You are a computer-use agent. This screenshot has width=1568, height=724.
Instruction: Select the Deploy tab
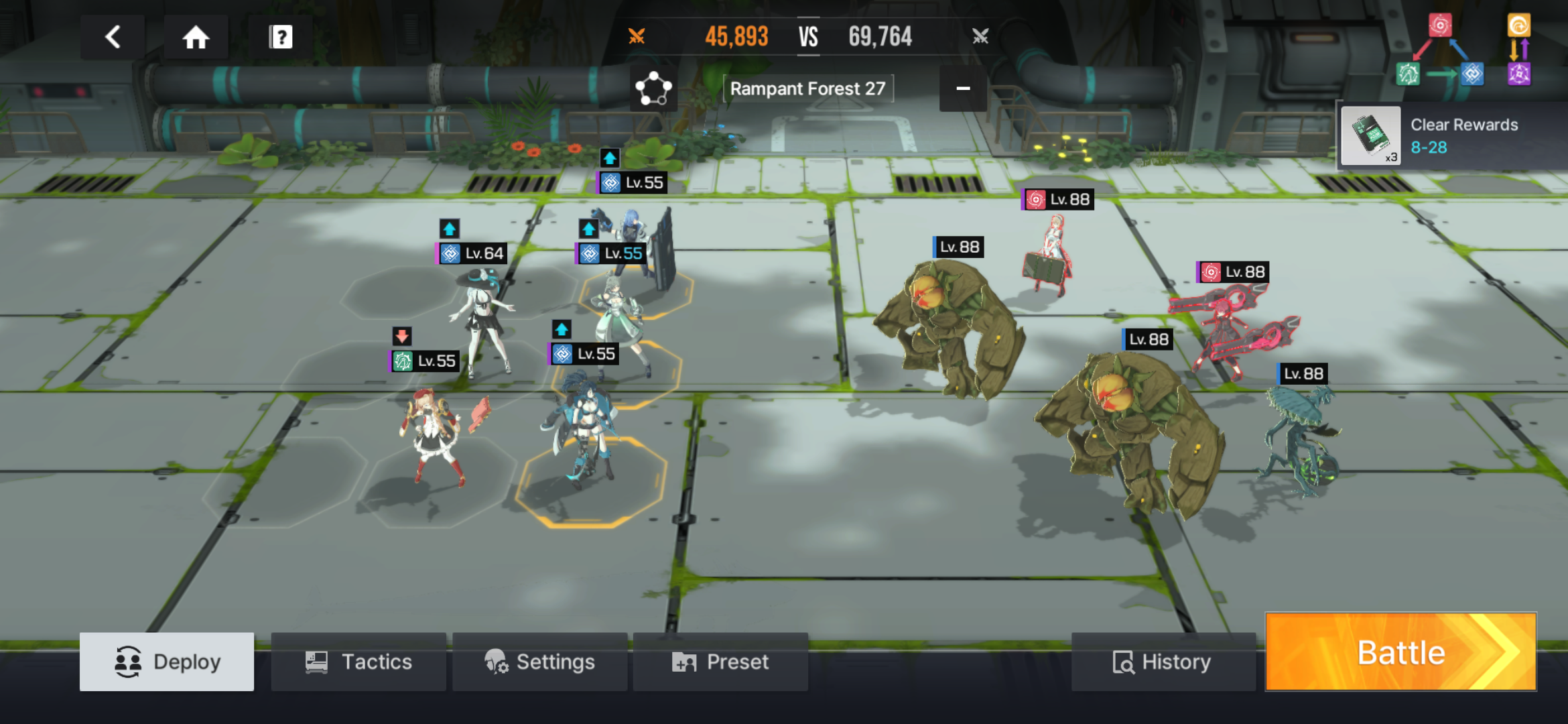click(167, 662)
